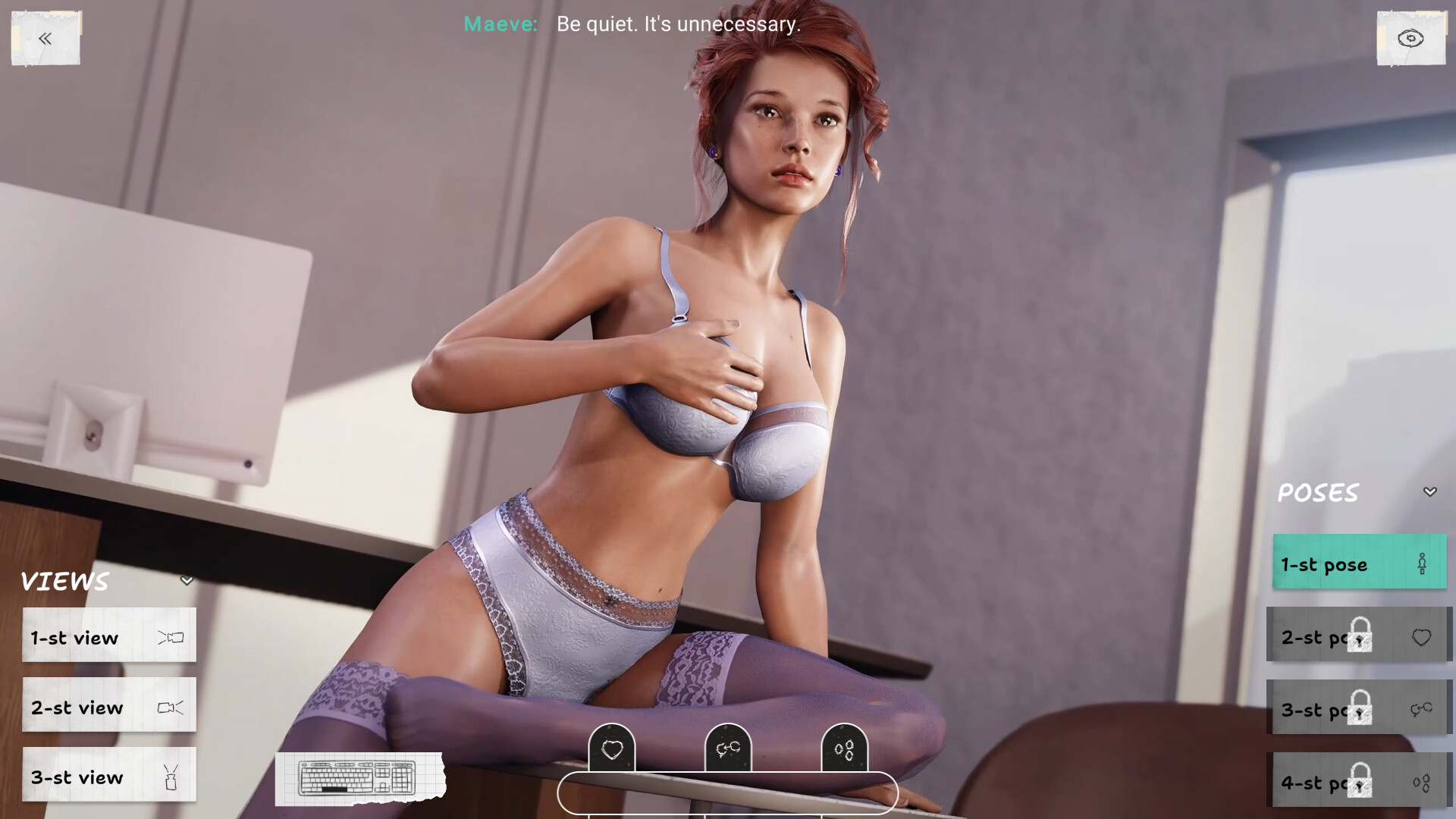
Task: Click the locked 2-st pose
Action: click(1359, 636)
